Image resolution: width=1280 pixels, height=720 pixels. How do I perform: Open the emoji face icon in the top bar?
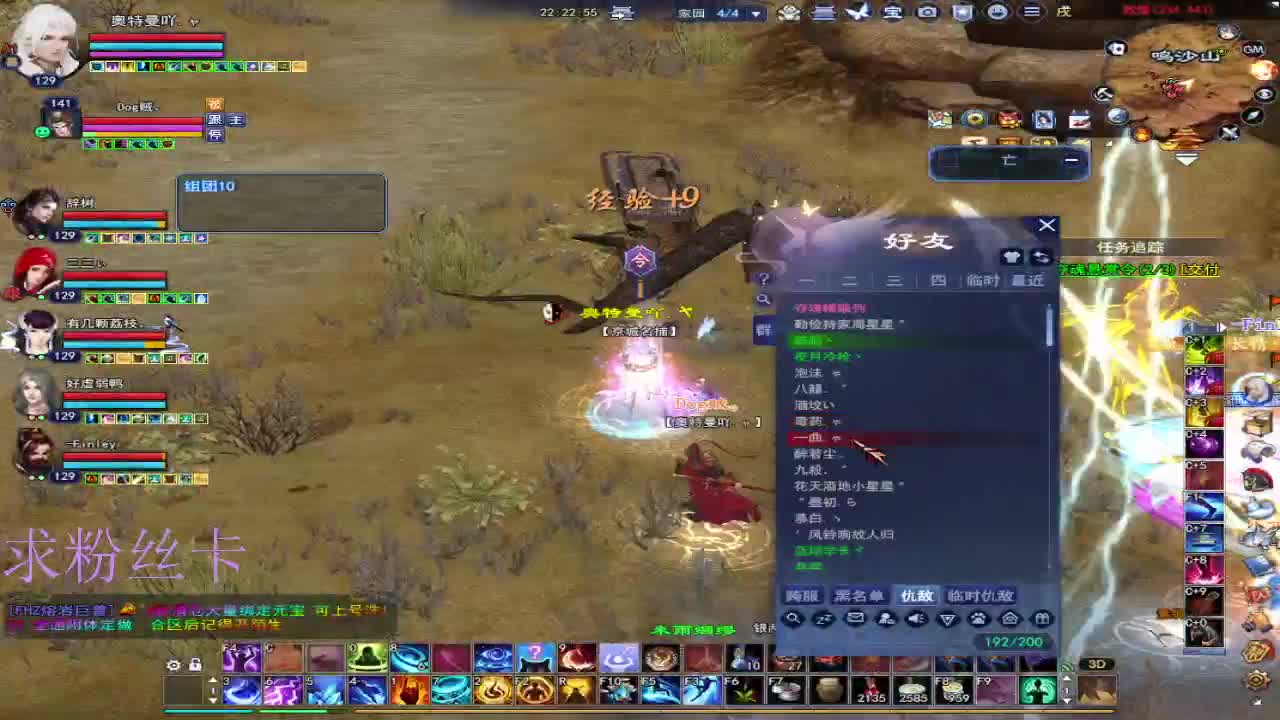pos(996,13)
